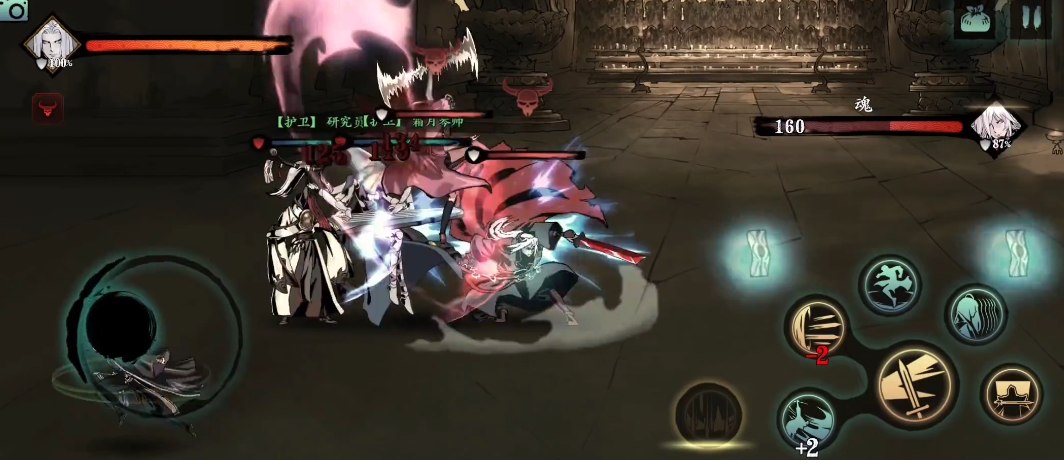Screen dimensions: 1064x460
Task: Pause the game with the pause button
Action: pos(1028,18)
